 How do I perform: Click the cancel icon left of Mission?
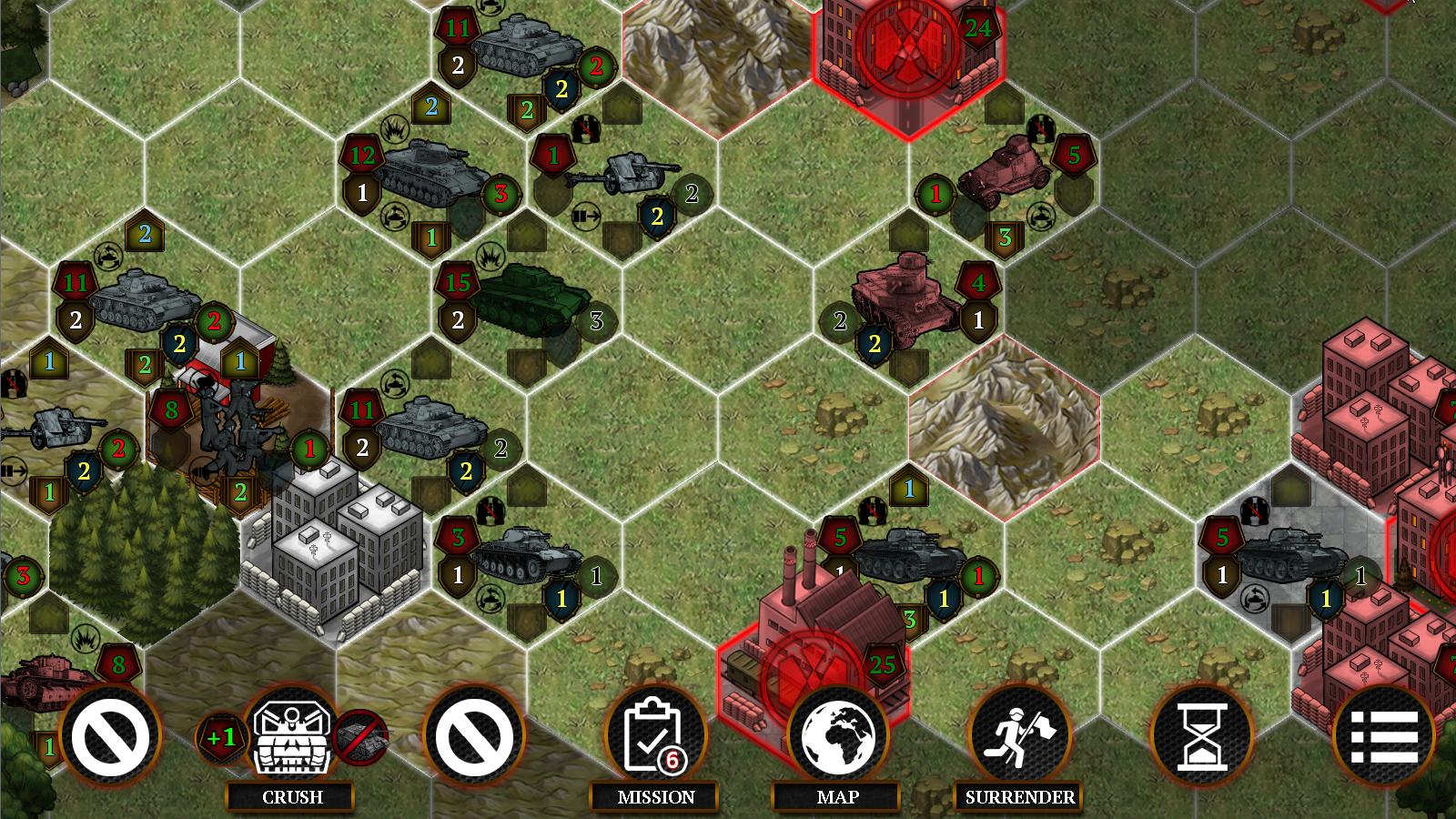click(x=472, y=737)
